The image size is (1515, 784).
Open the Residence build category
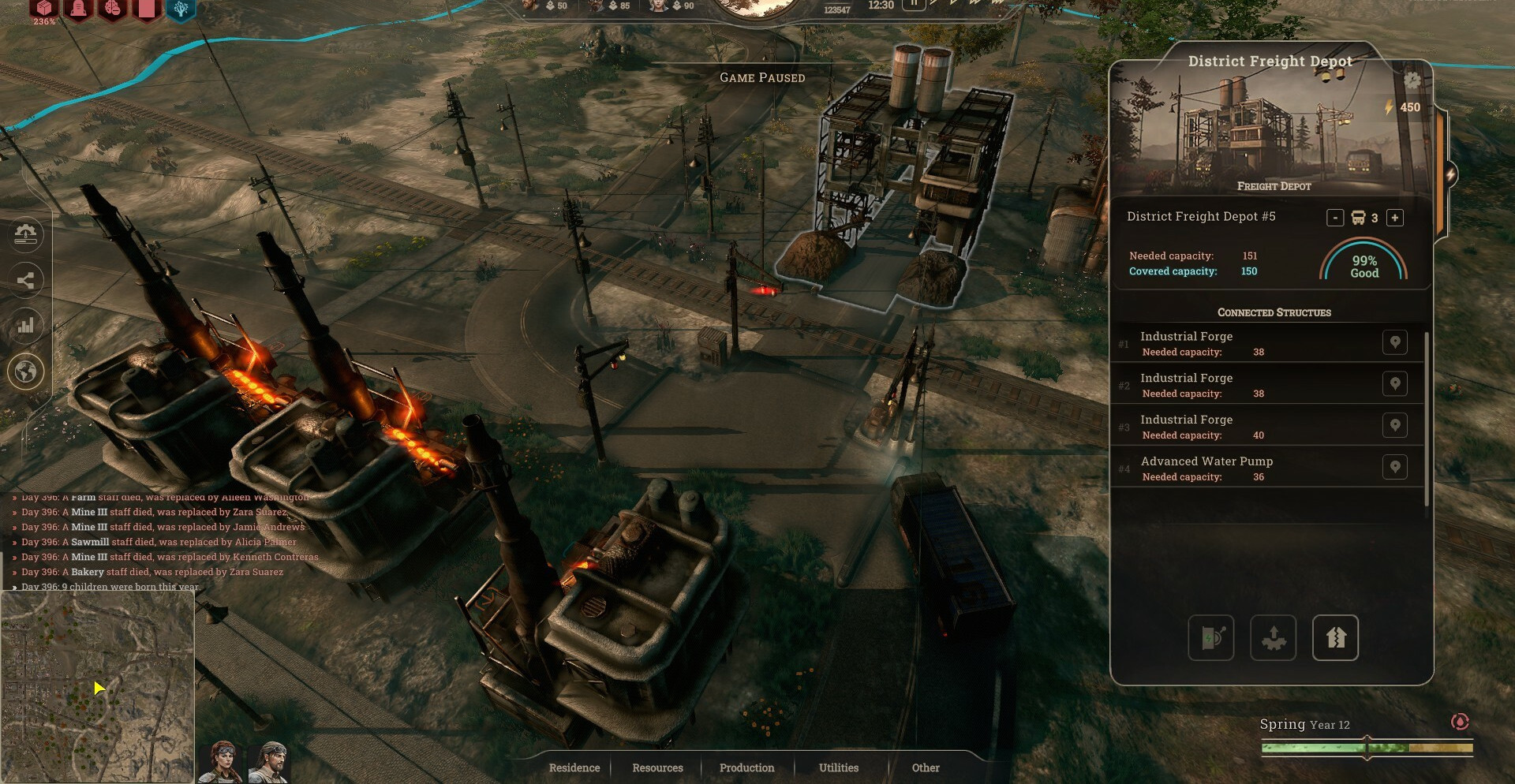[574, 767]
